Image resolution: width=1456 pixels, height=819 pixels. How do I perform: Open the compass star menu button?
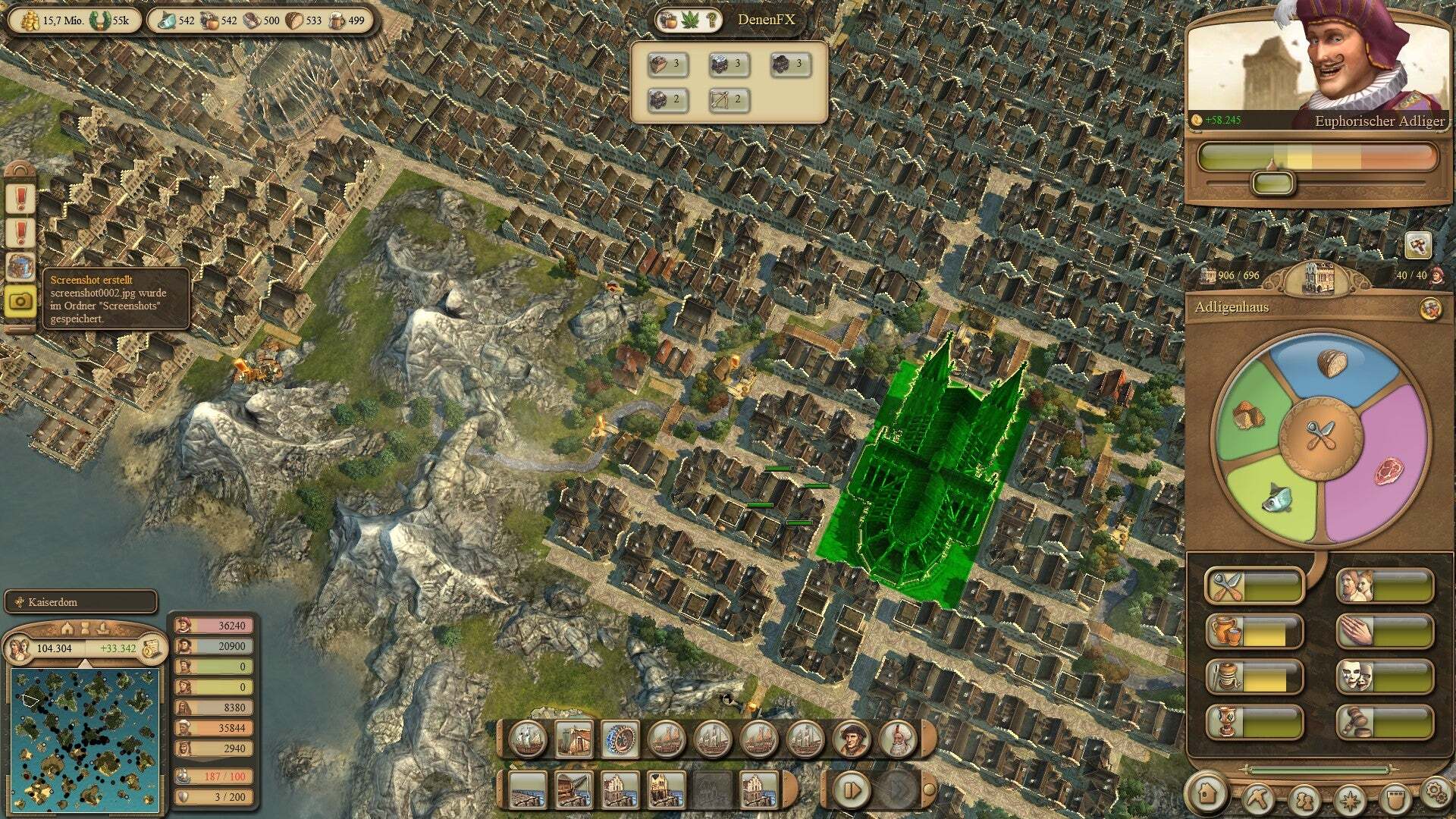tap(1350, 799)
